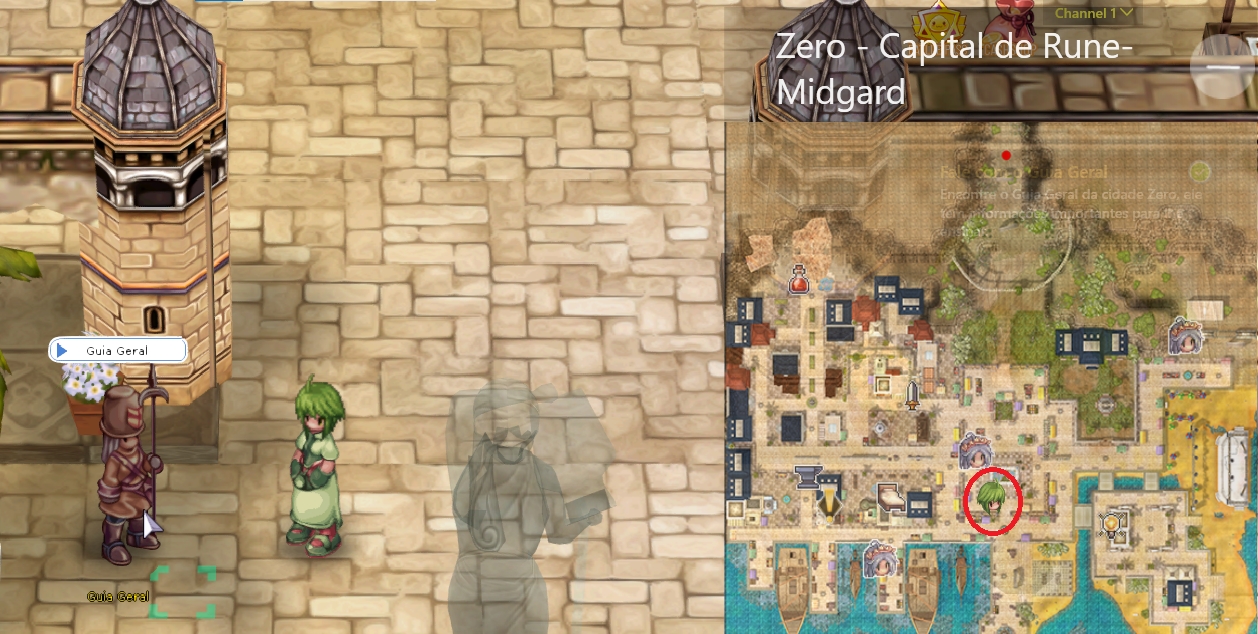This screenshot has width=1258, height=634.
Task: Minimize the map with the round button
Action: click(1222, 66)
